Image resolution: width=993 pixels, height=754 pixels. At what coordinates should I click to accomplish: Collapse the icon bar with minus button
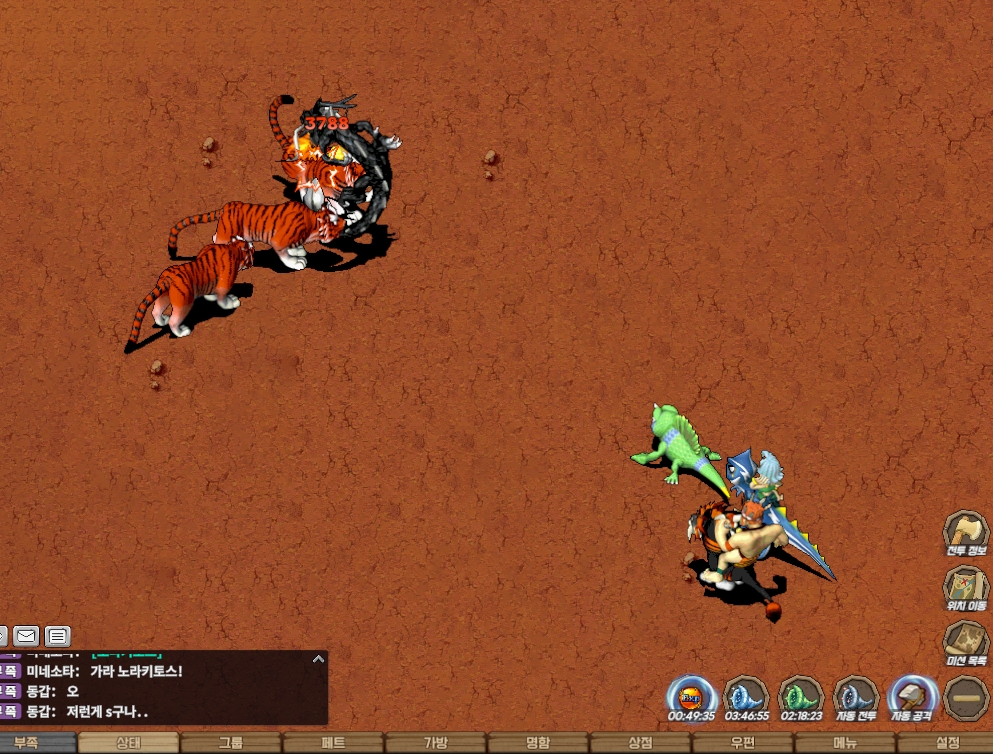pos(966,697)
